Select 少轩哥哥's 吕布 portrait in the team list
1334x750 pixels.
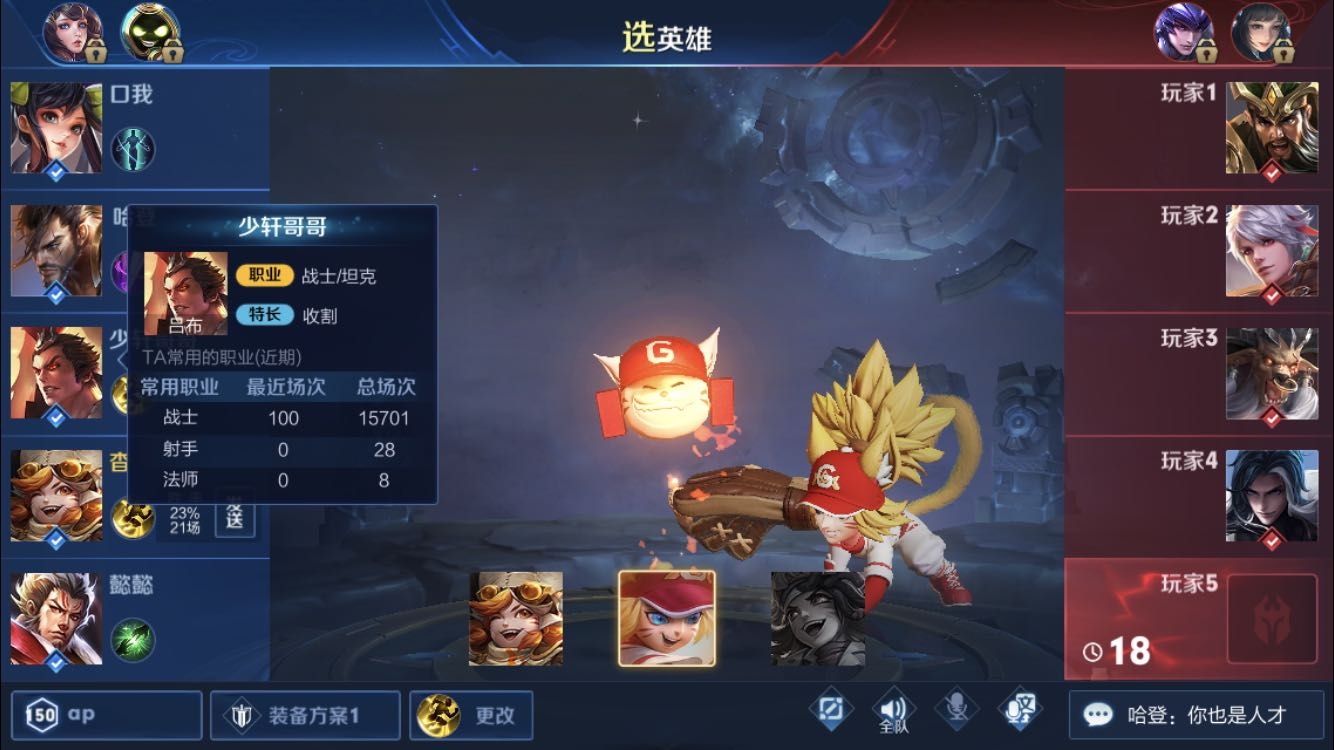pos(56,373)
